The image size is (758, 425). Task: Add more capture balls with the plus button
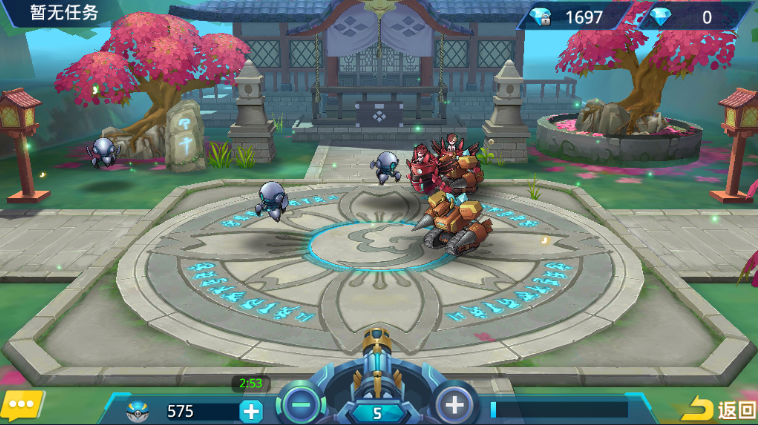251,410
